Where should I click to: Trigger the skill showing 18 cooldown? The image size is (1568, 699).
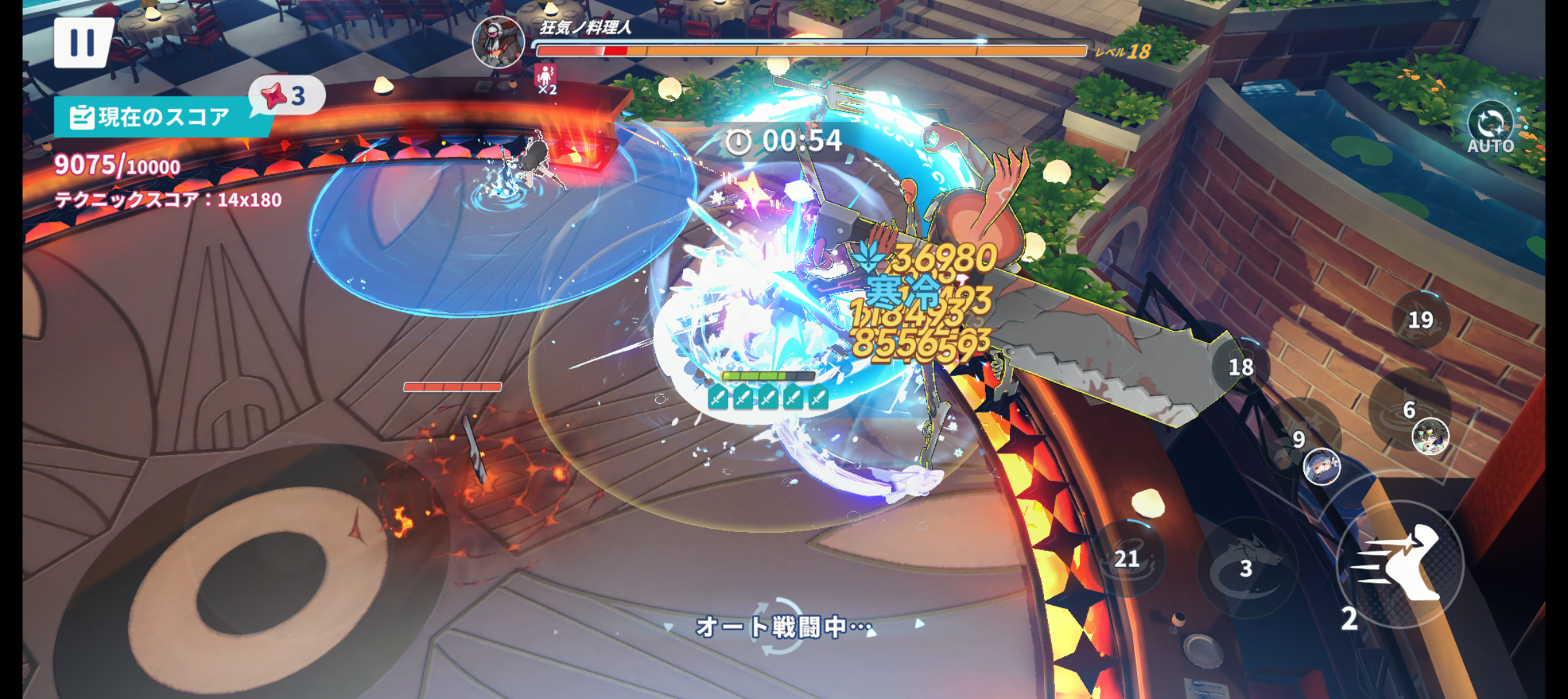tap(1240, 367)
